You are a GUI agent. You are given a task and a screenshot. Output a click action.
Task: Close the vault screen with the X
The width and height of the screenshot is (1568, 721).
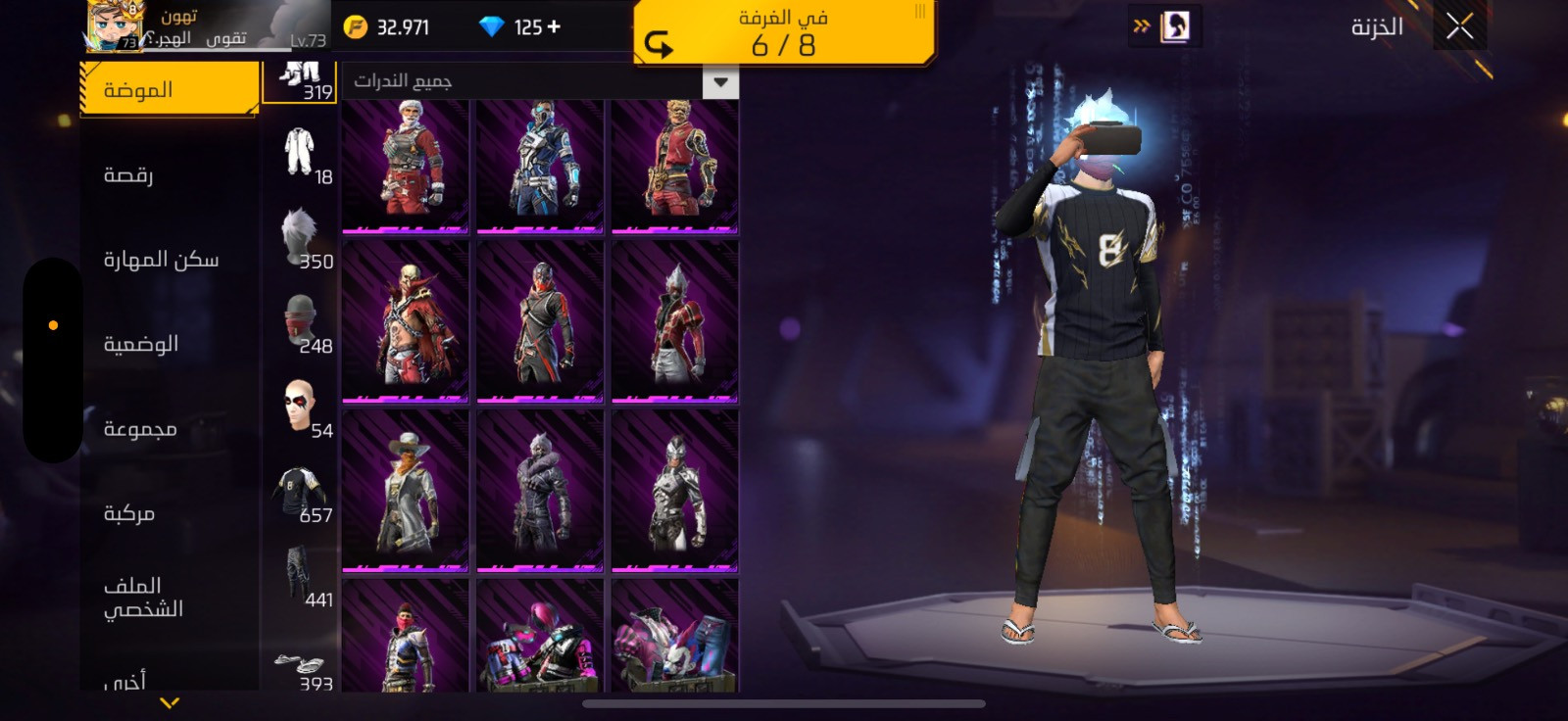pos(1459,27)
